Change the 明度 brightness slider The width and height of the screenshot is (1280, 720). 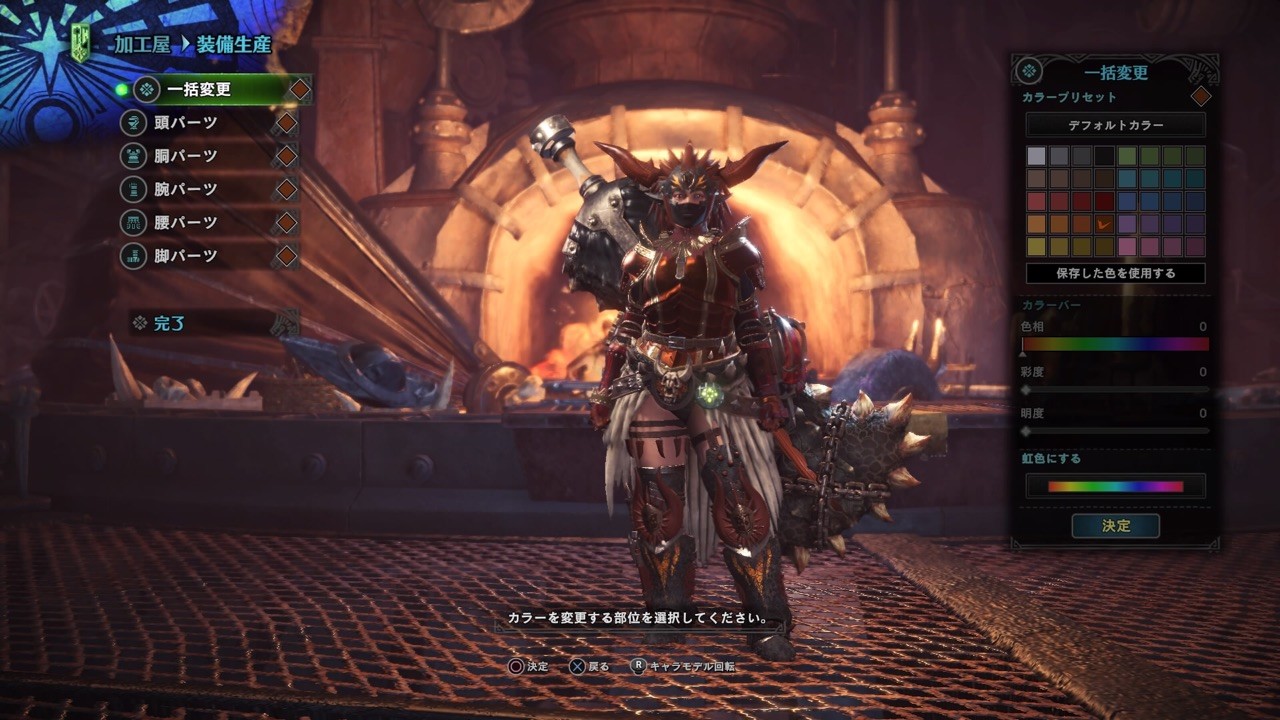point(1115,431)
